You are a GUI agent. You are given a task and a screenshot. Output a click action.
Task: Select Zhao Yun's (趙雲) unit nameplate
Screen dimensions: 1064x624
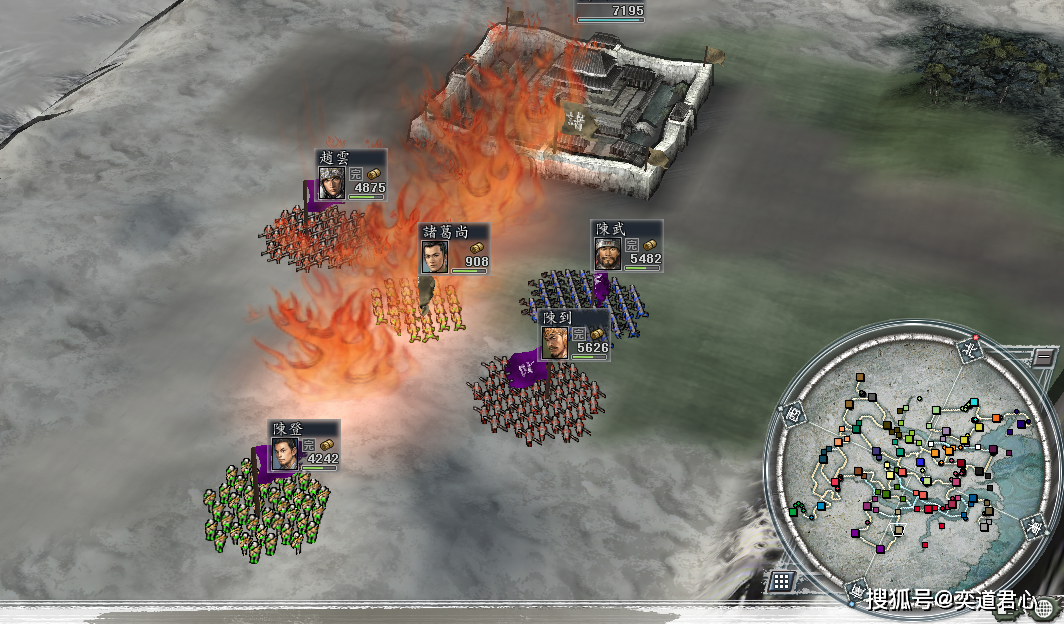pos(351,176)
